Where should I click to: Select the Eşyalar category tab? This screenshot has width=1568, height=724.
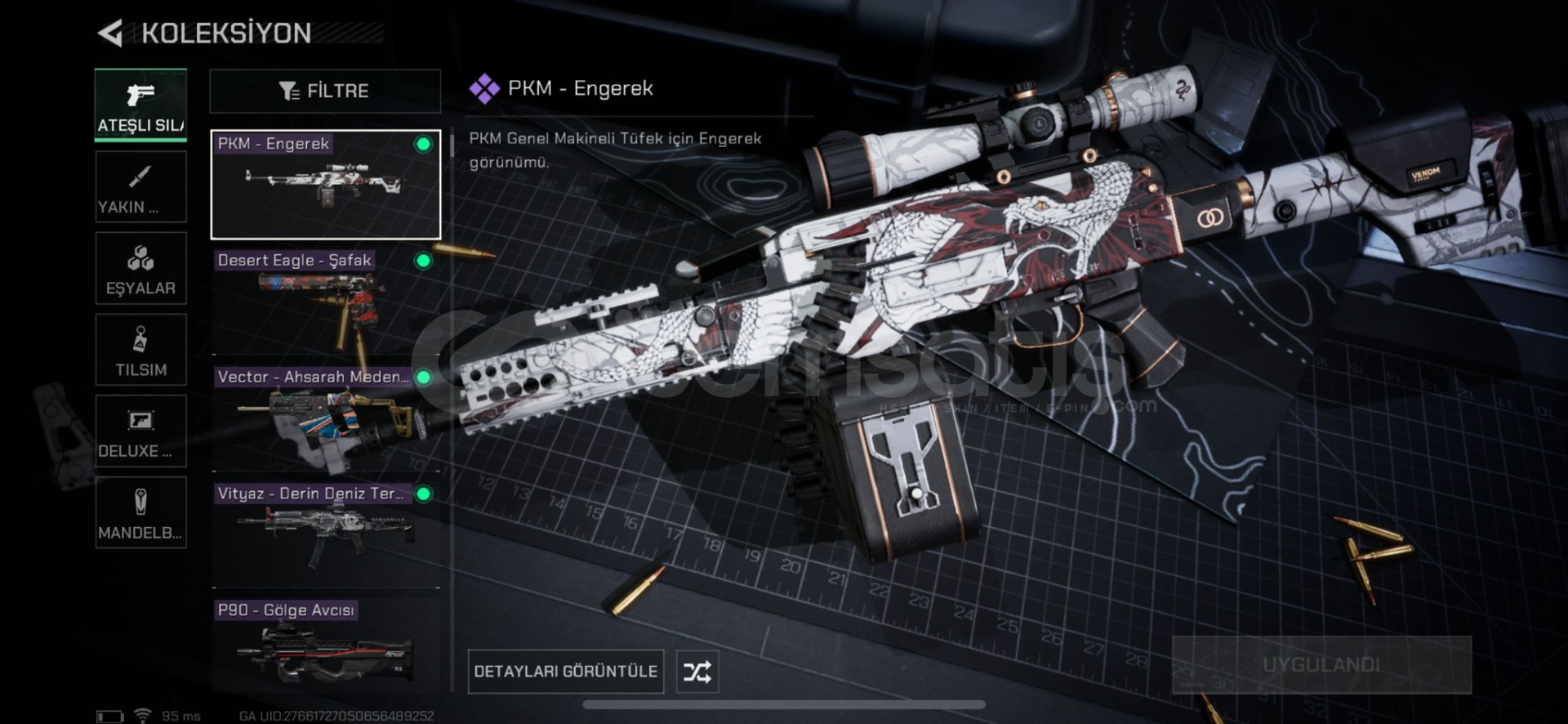(140, 269)
